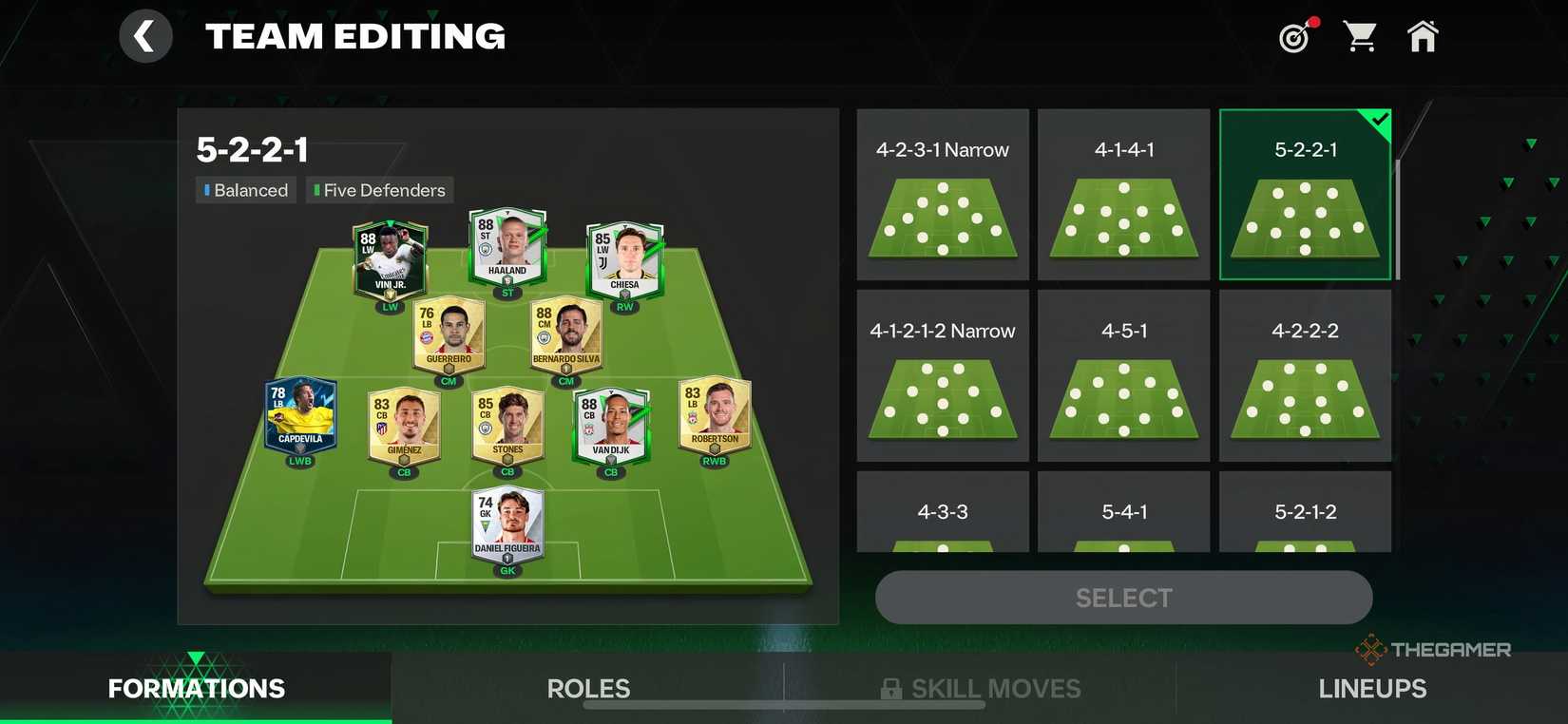
Task: Click the back arrow to exit Team Editing
Action: click(145, 34)
